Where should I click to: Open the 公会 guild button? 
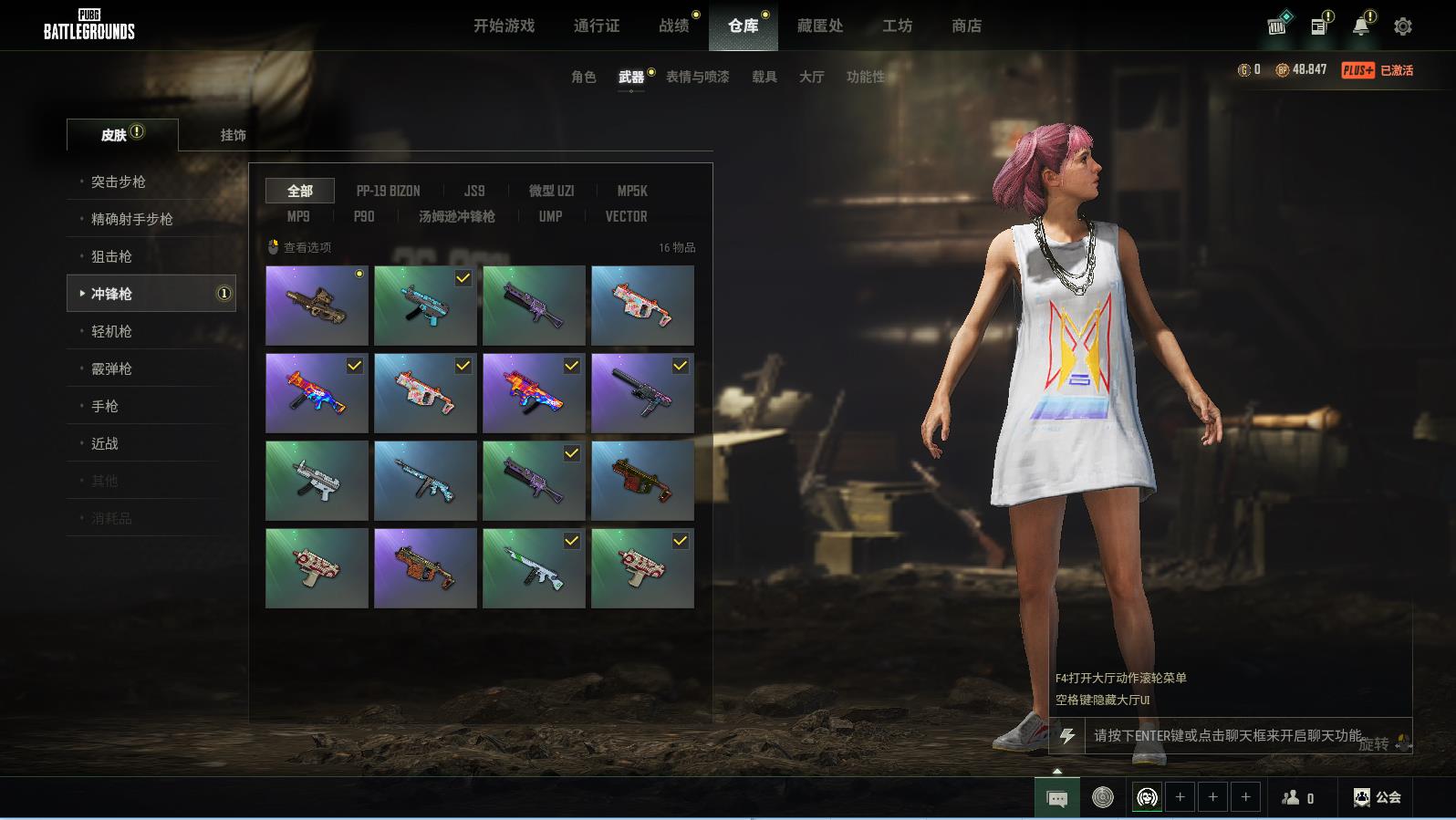point(1377,797)
